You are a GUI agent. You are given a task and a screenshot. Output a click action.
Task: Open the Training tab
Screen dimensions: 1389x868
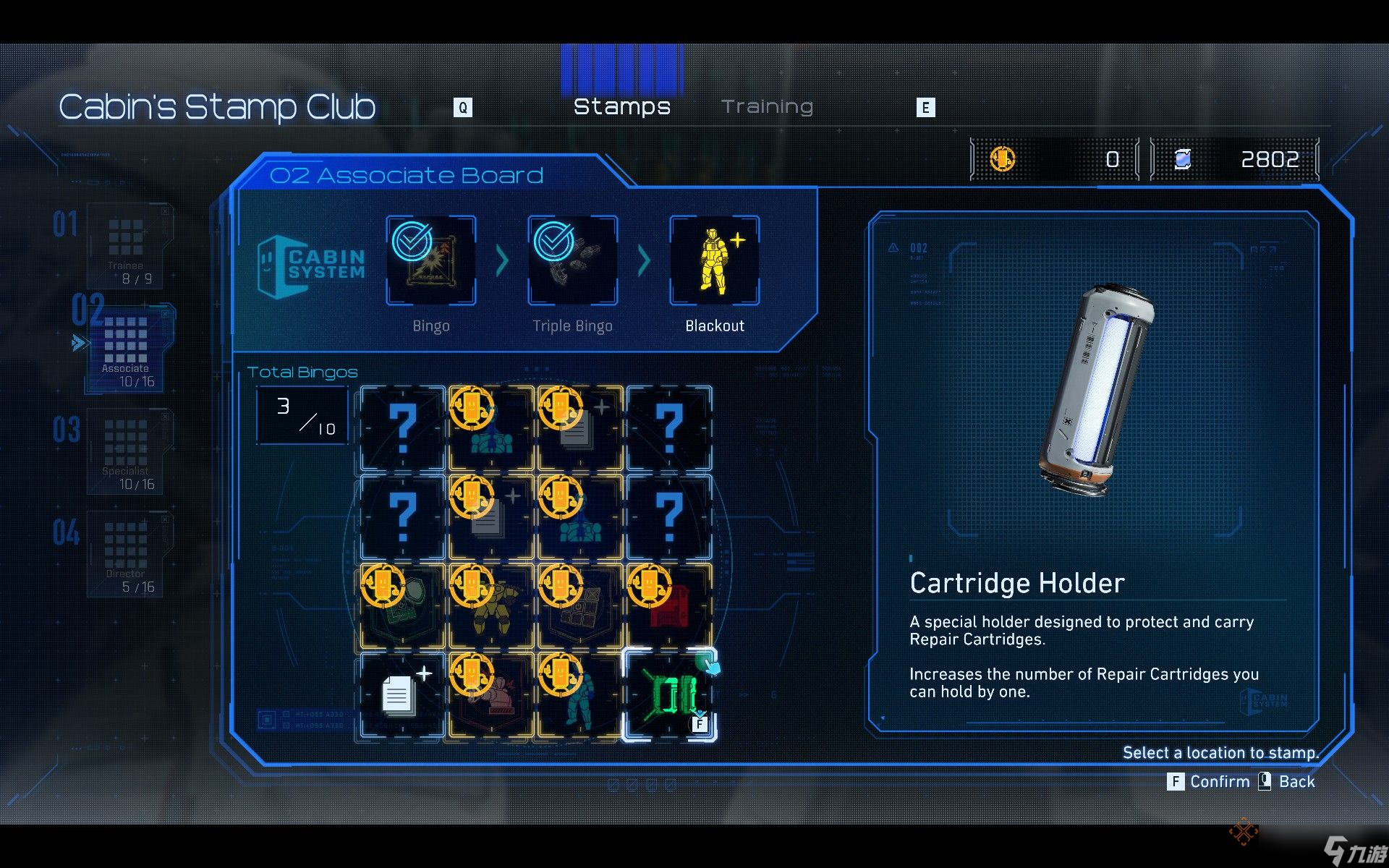767,107
